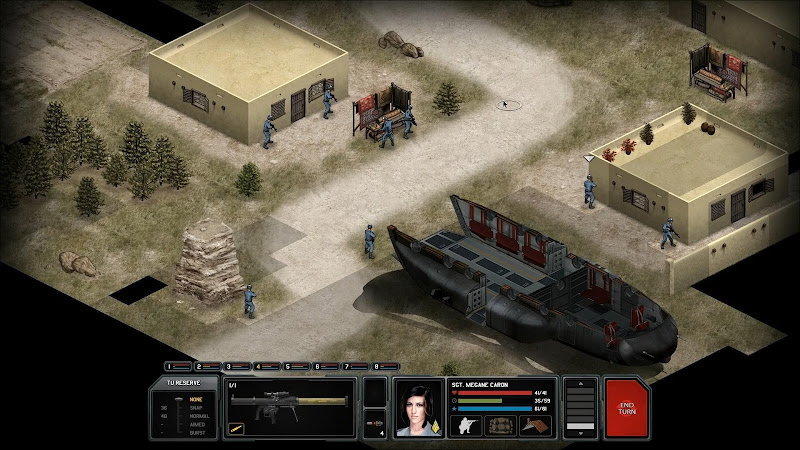Screen dimensions: 800x450
Task: Select the secondary item slot showing 4
Action: [x=375, y=424]
